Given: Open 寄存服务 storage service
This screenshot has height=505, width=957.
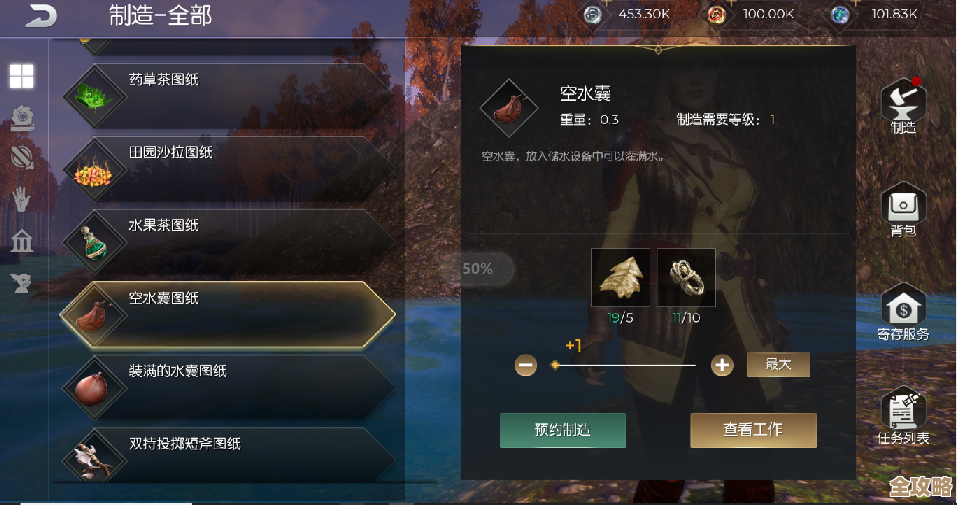Looking at the screenshot, I should (903, 313).
